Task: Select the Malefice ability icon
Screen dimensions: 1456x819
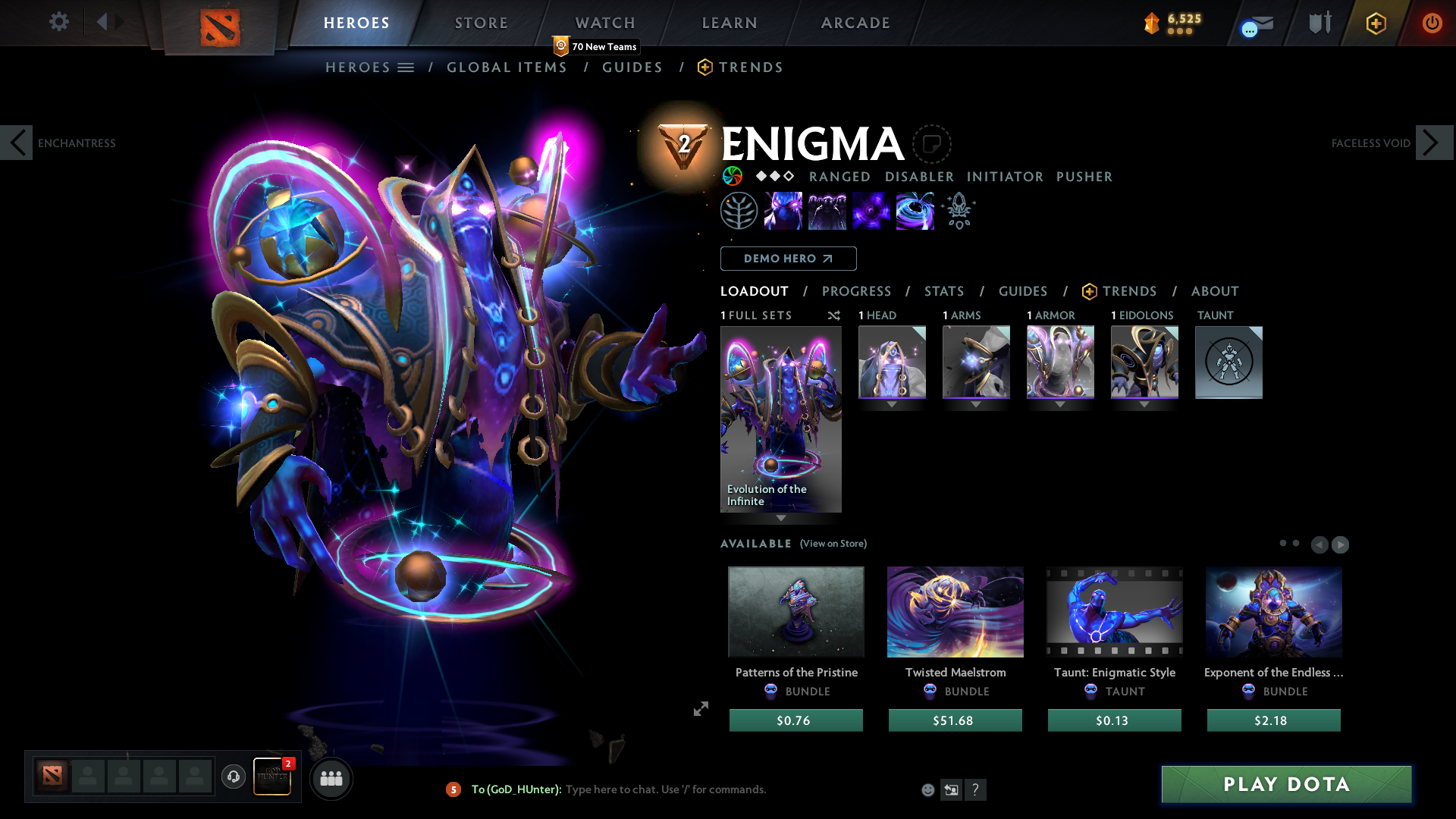Action: coord(784,211)
